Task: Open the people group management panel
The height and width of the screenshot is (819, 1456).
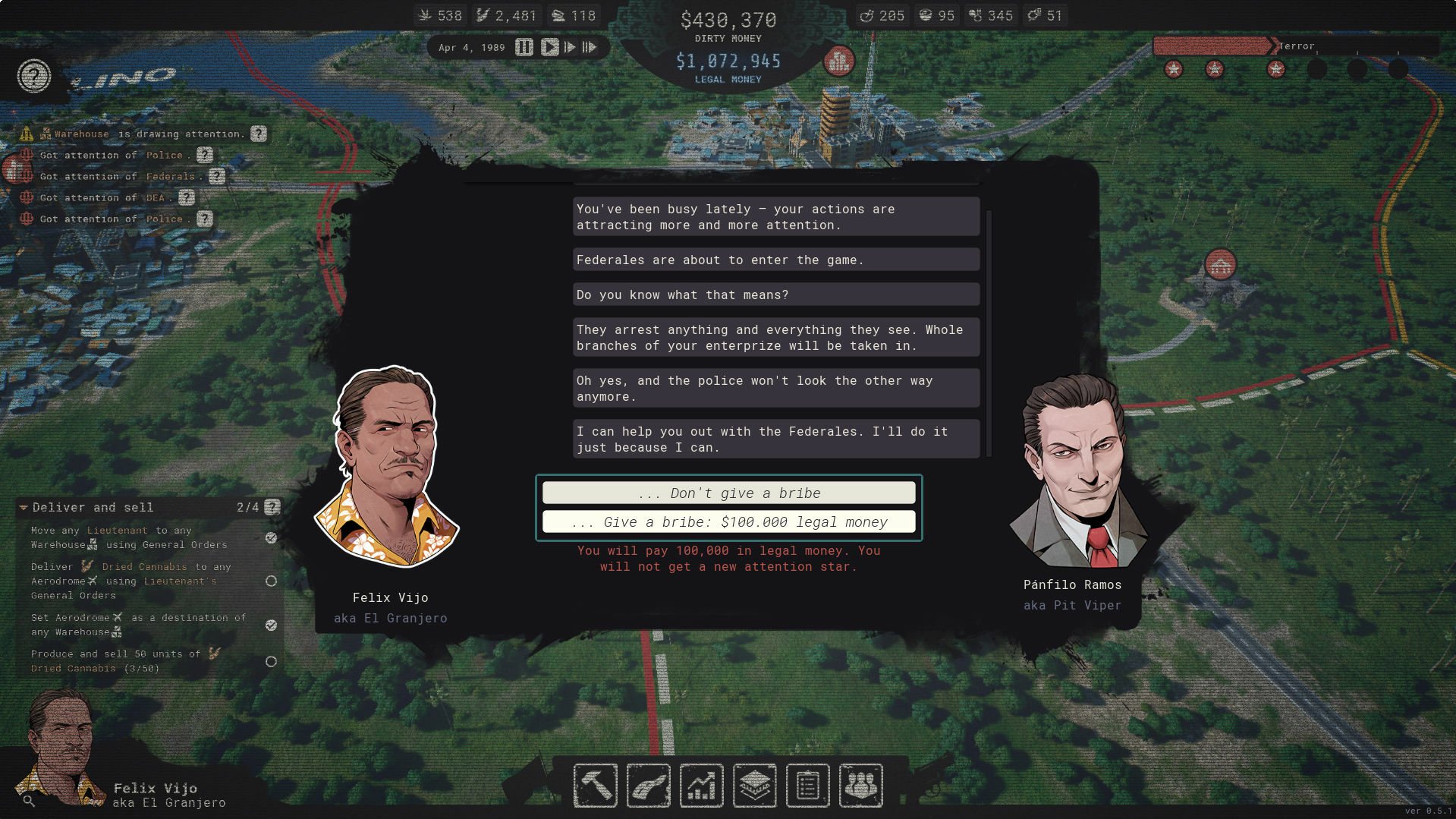Action: 861,786
